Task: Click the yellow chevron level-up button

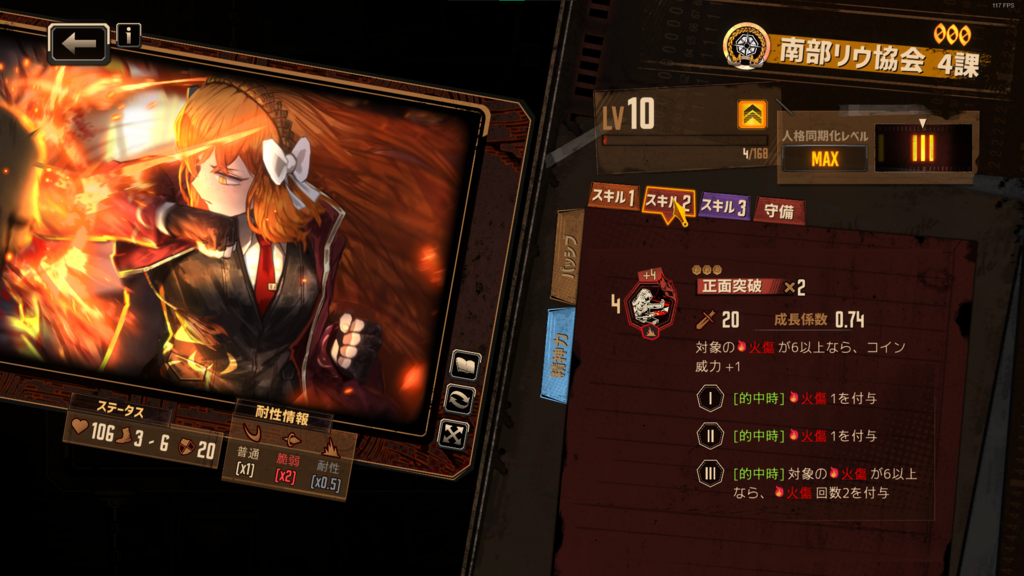Action: [752, 116]
